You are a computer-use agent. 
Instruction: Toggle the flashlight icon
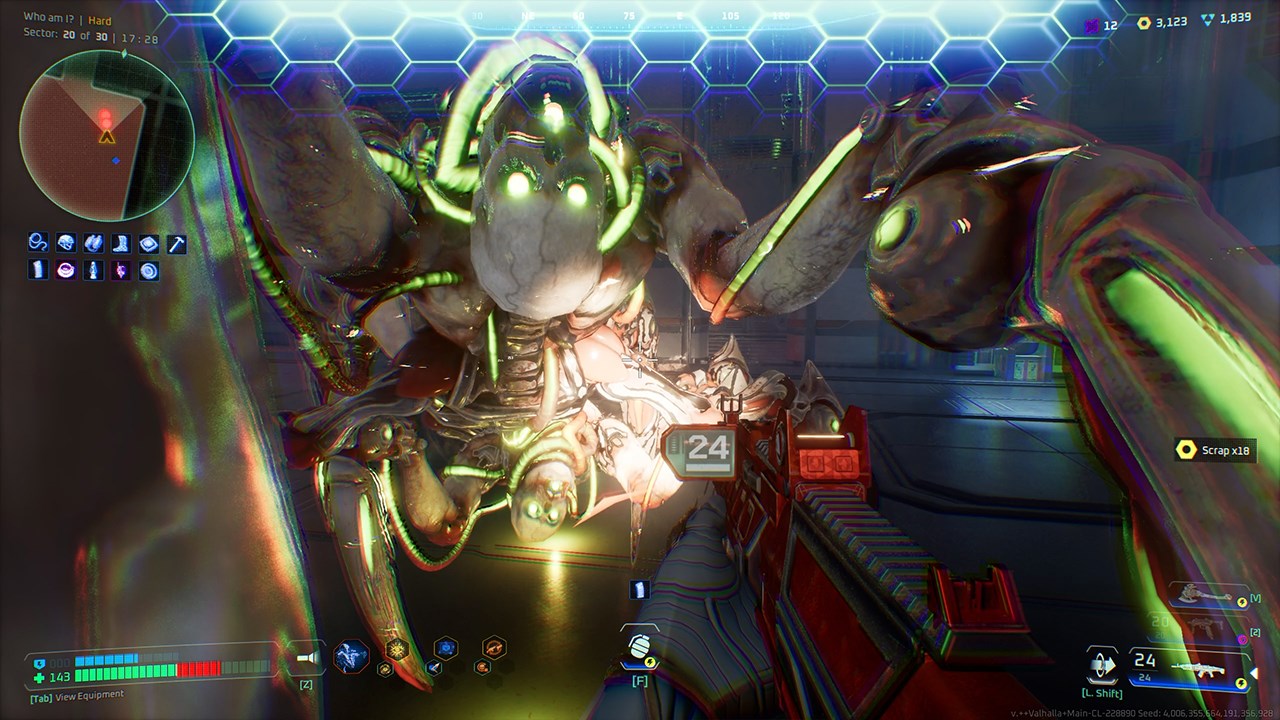[x=306, y=658]
